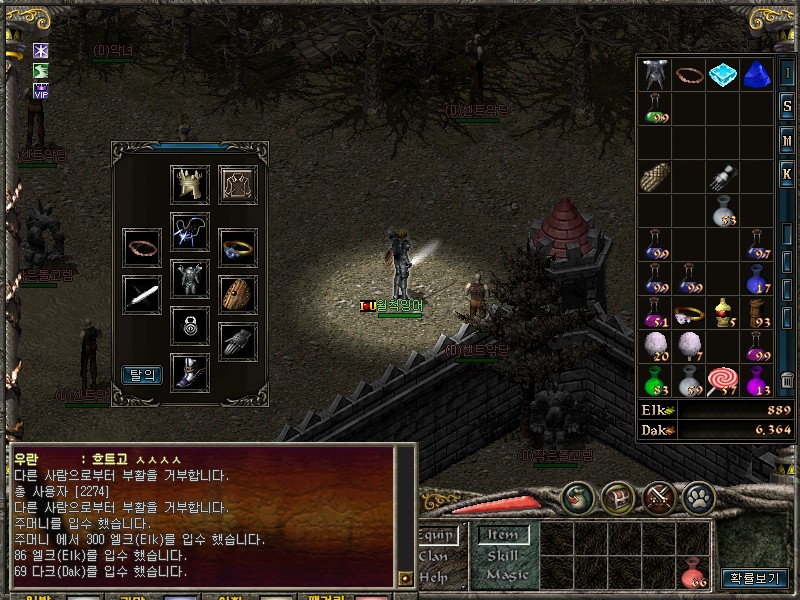800x600 pixels.
Task: Click the red potion in quick slot
Action: pyautogui.click(x=694, y=572)
